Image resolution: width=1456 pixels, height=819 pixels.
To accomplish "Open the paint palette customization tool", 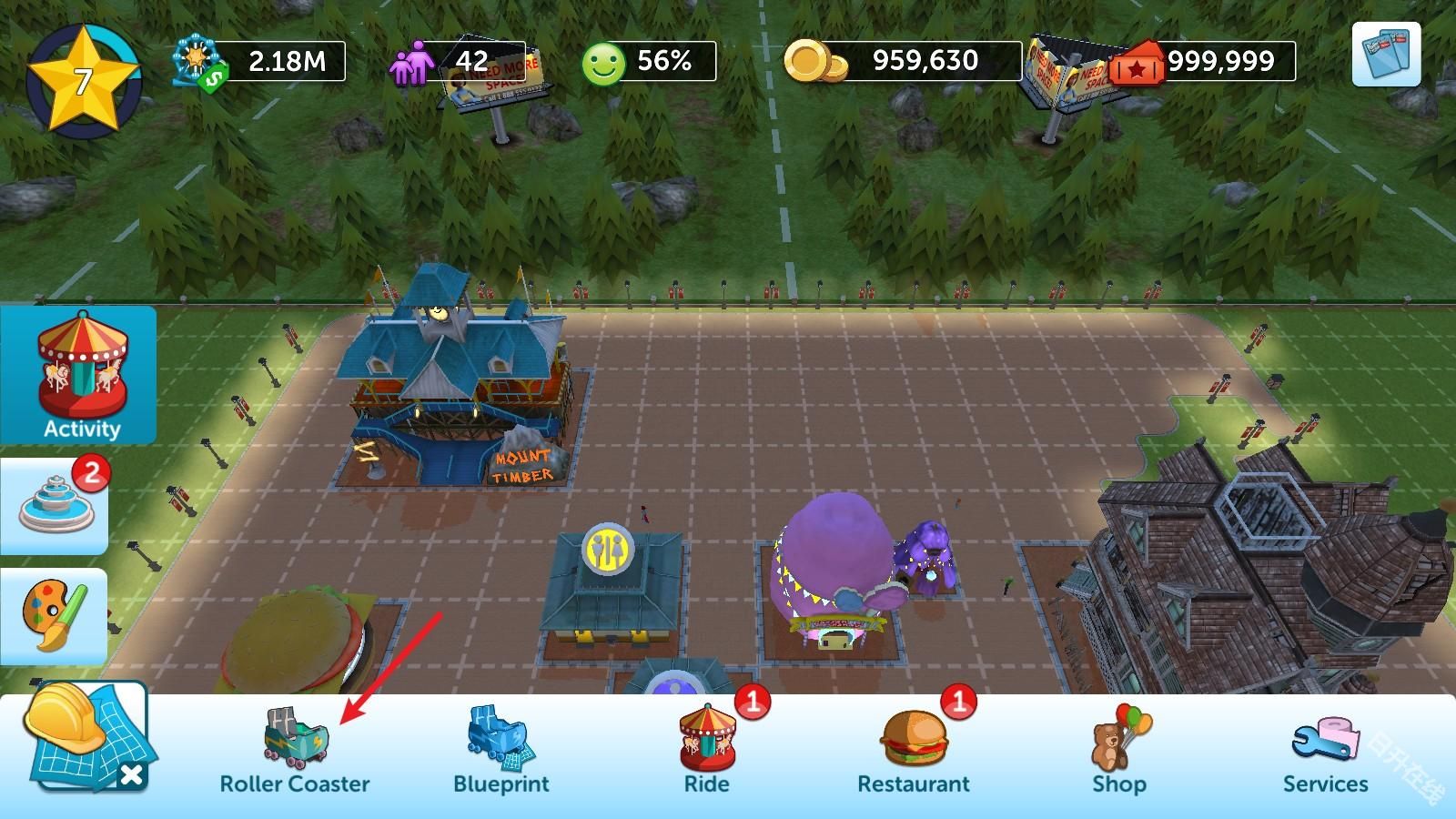I will coord(55,616).
